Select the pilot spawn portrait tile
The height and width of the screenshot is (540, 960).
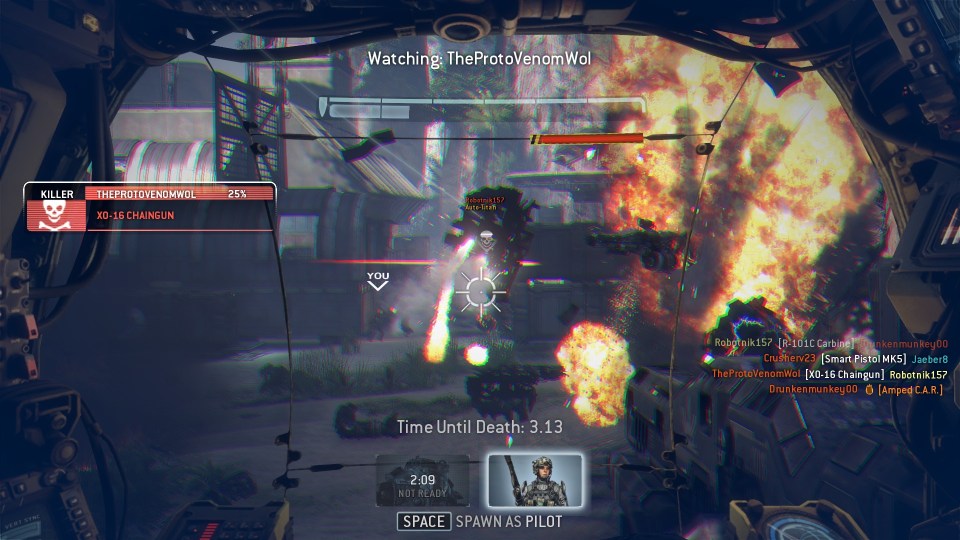[x=535, y=480]
